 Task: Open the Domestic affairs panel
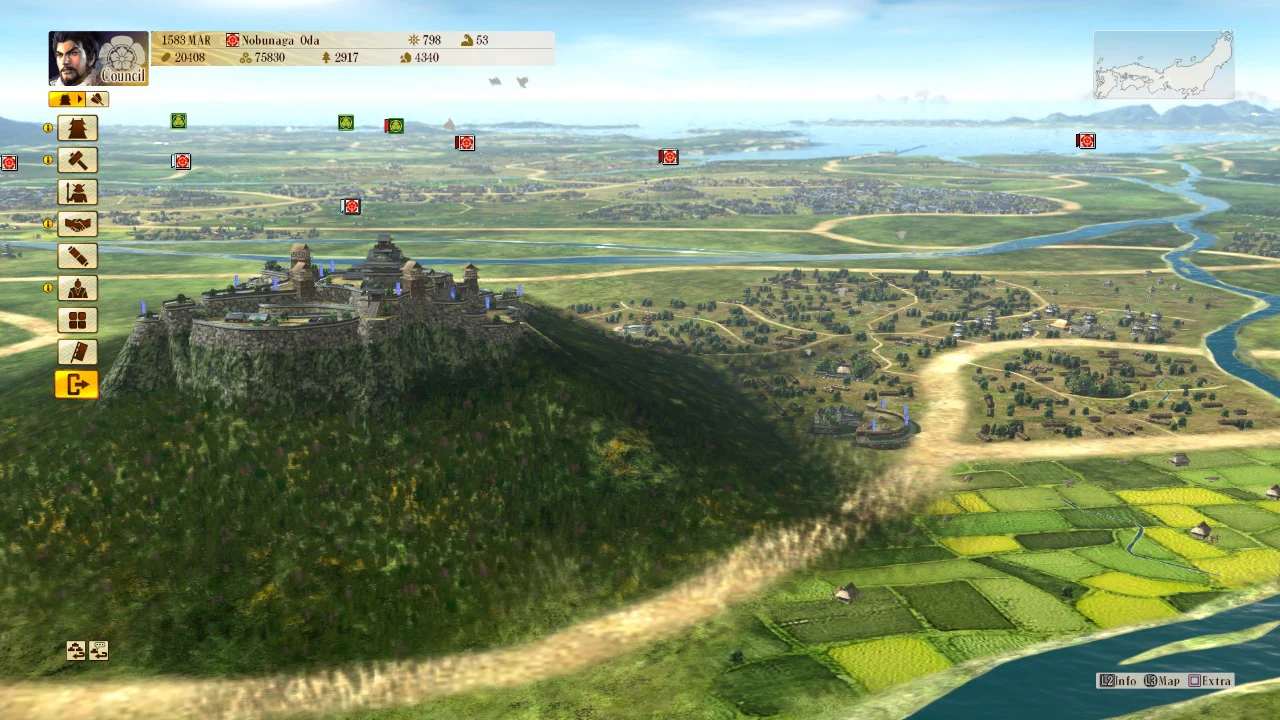tap(77, 128)
